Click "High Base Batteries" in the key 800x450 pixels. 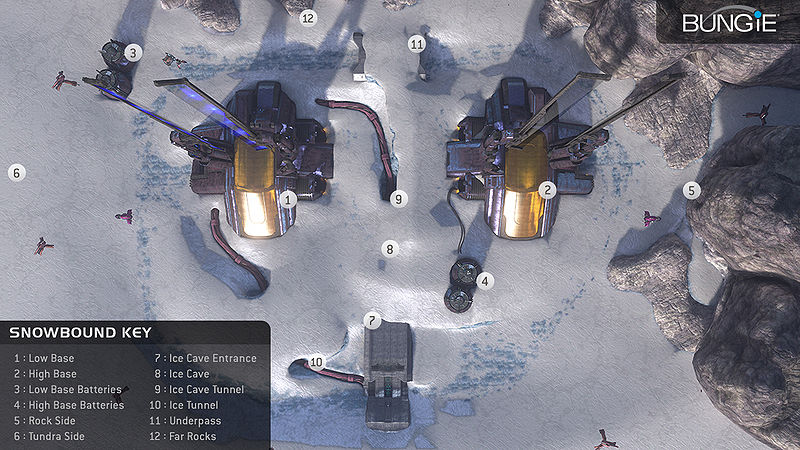click(69, 405)
